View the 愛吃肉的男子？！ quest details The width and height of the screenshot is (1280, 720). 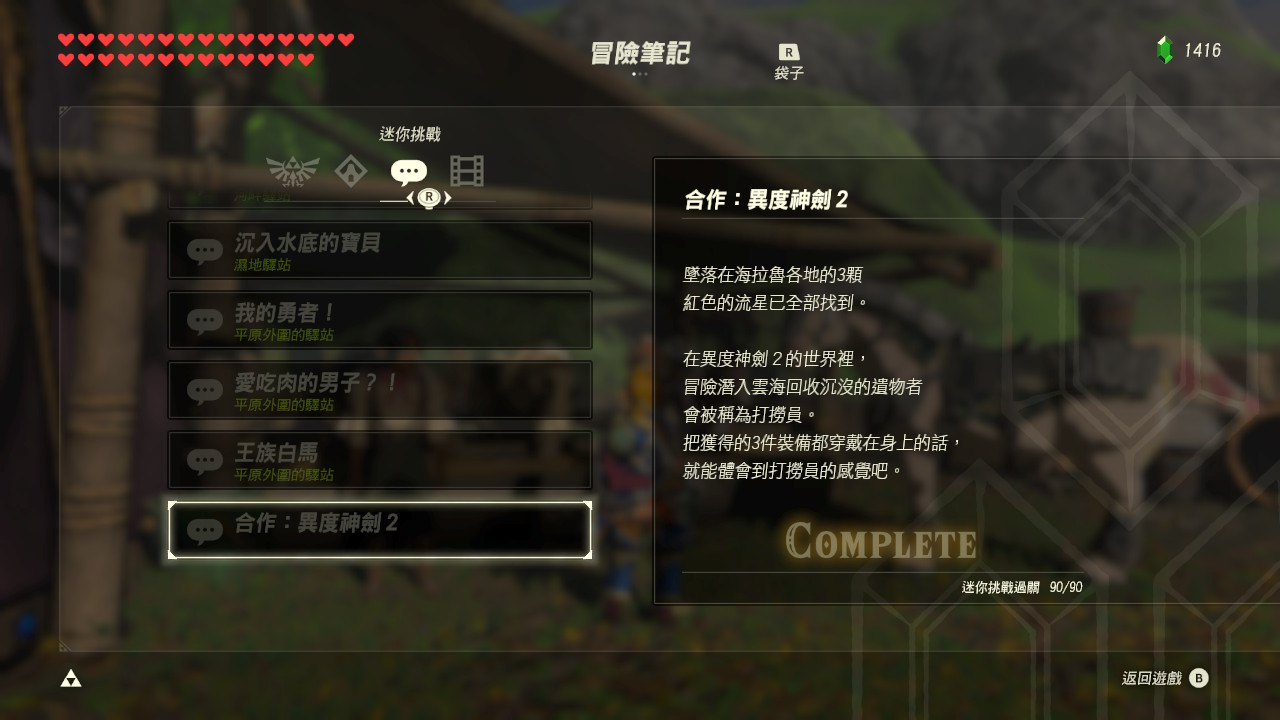380,390
